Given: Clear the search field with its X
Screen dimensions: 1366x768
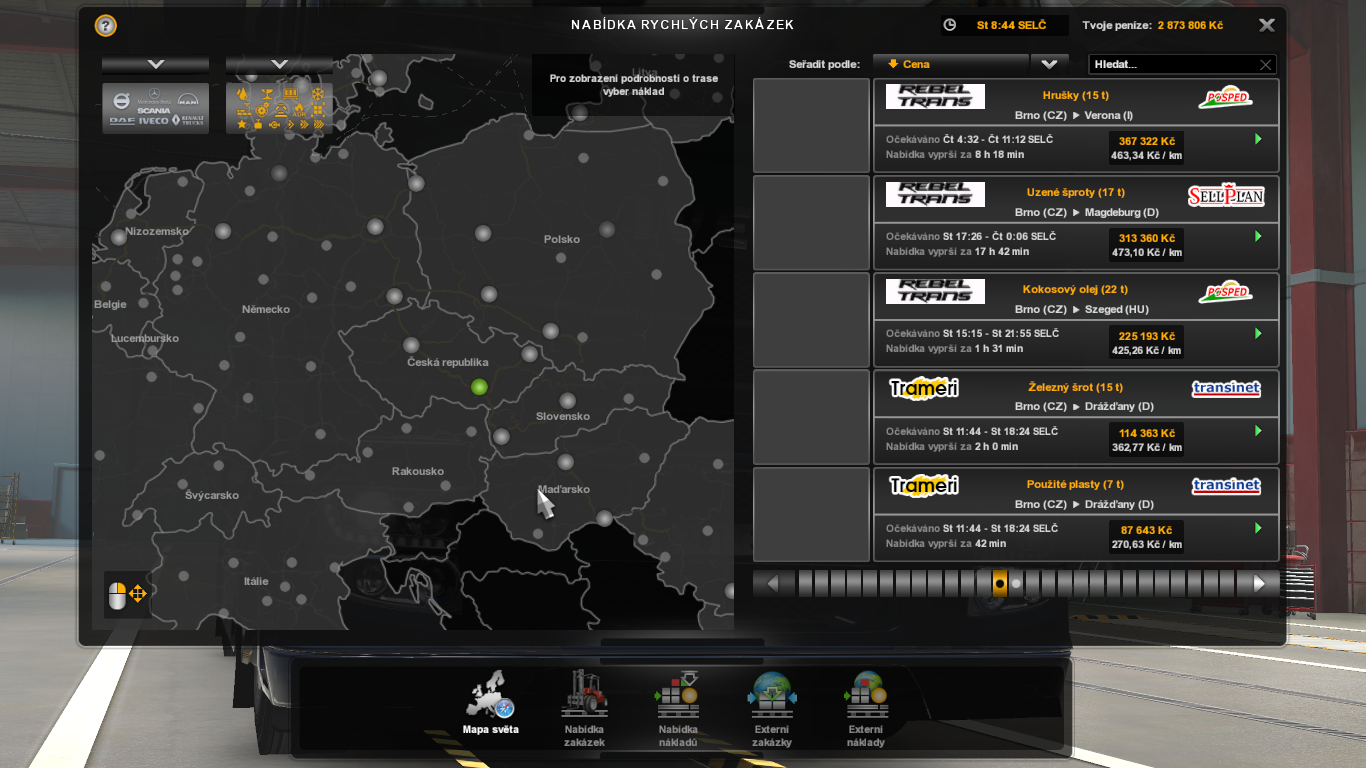Looking at the screenshot, I should point(1265,65).
